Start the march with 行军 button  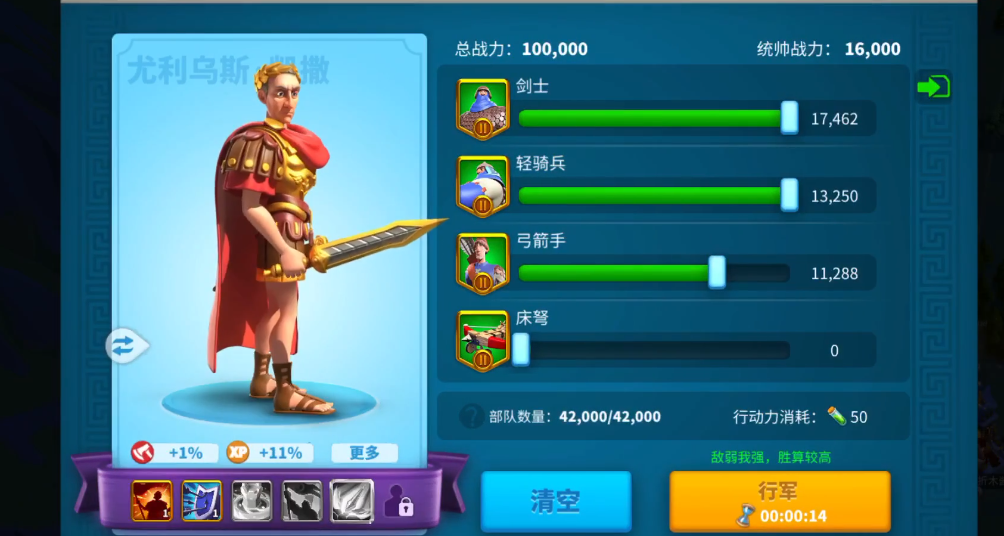click(779, 500)
